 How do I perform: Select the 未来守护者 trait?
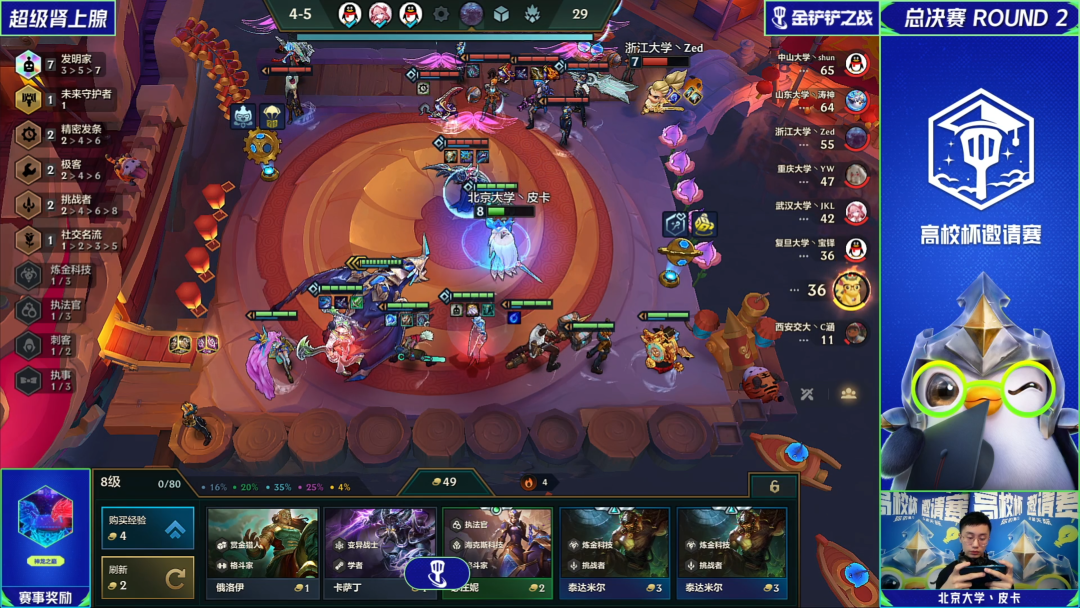tap(28, 99)
